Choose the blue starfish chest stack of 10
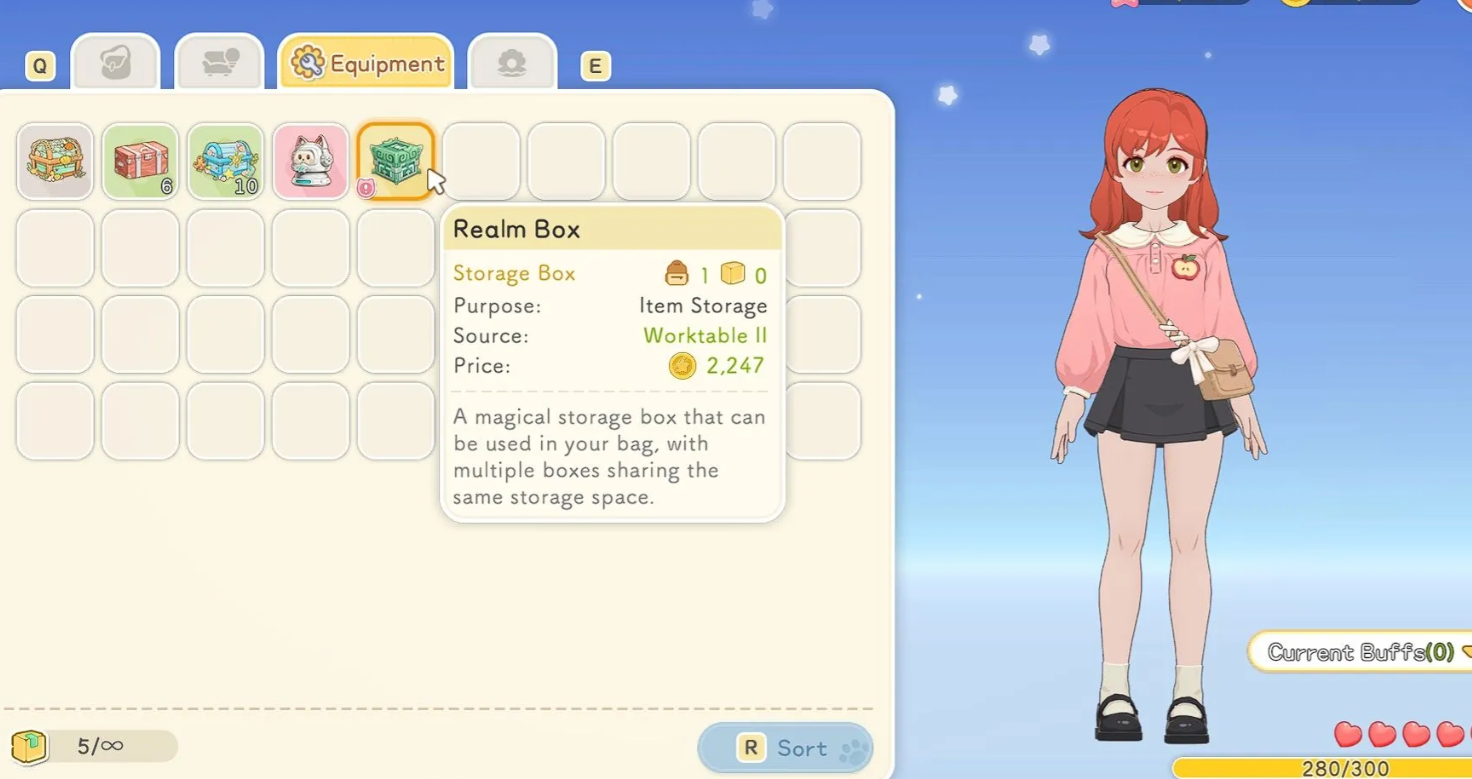This screenshot has height=779, width=1472. point(225,161)
